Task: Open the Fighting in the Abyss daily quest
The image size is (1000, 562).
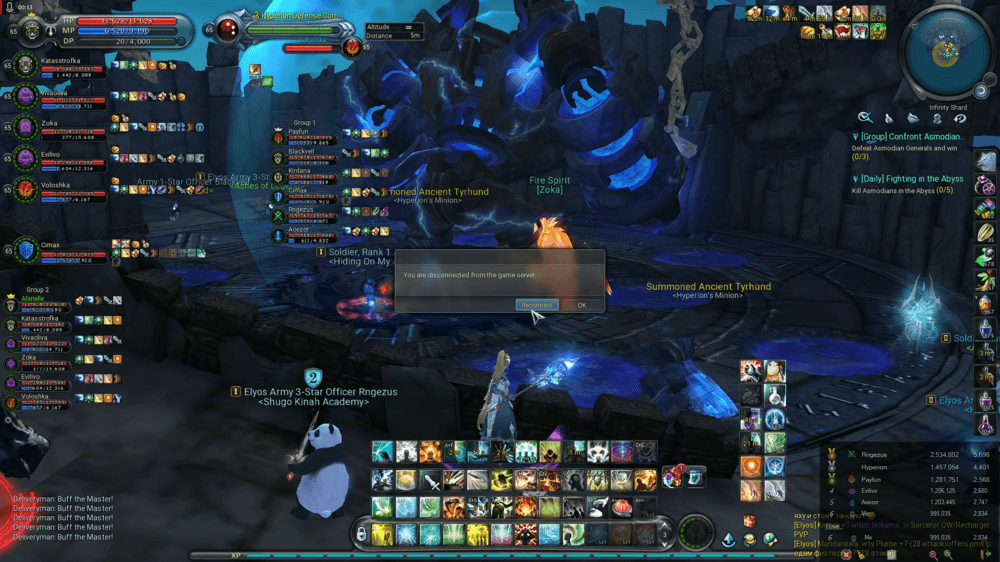Action: pos(911,179)
